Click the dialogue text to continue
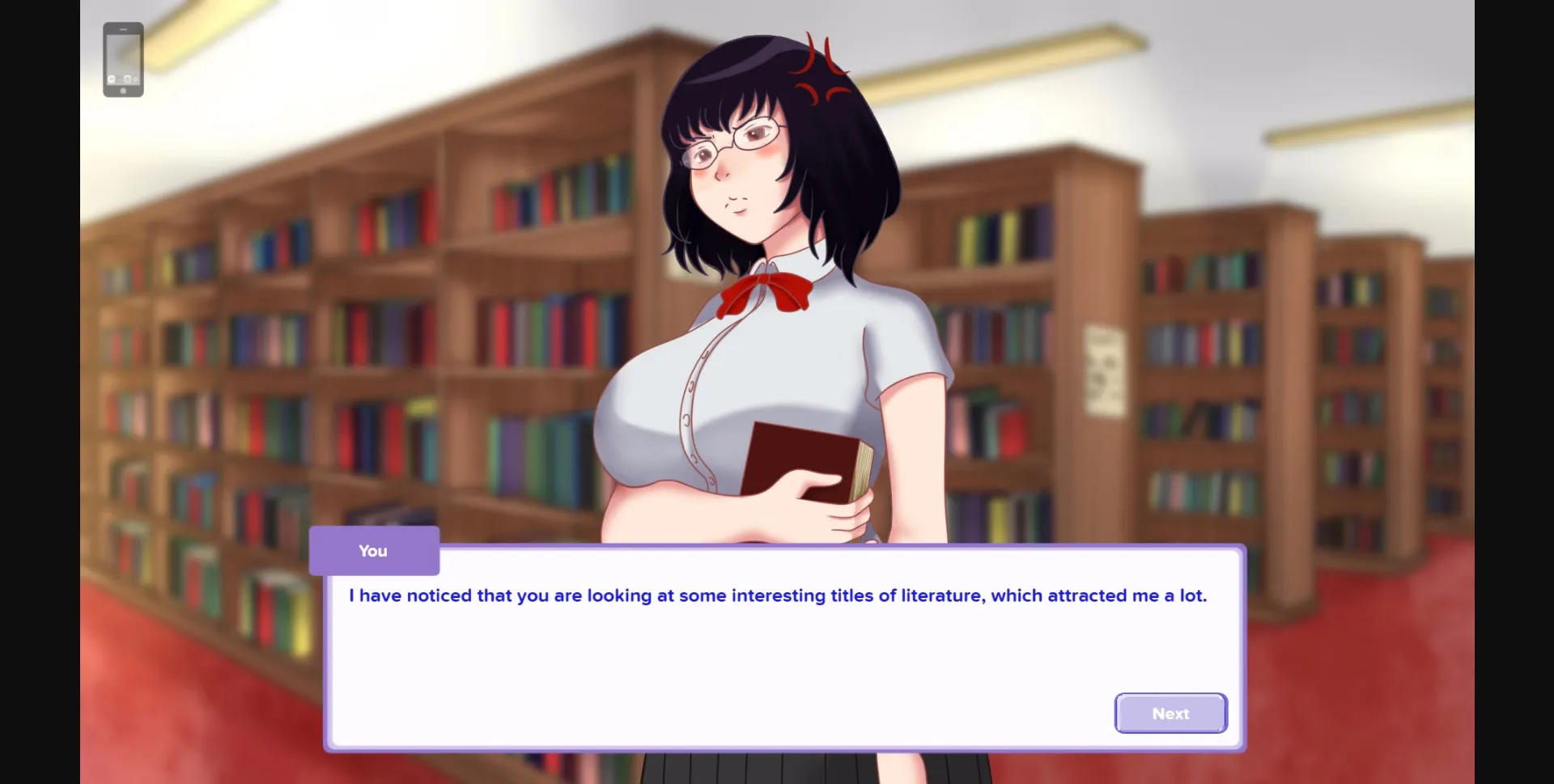The height and width of the screenshot is (784, 1554). pyautogui.click(x=777, y=595)
